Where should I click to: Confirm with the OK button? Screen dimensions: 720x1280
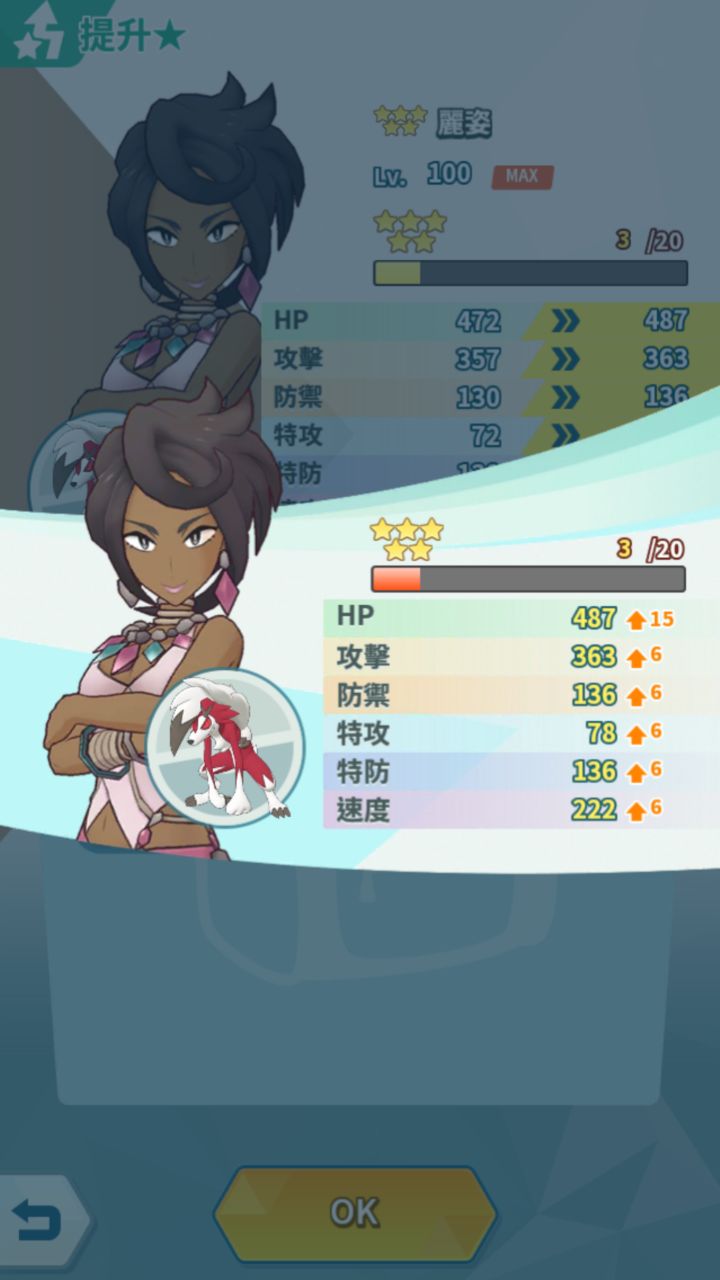coord(355,1213)
